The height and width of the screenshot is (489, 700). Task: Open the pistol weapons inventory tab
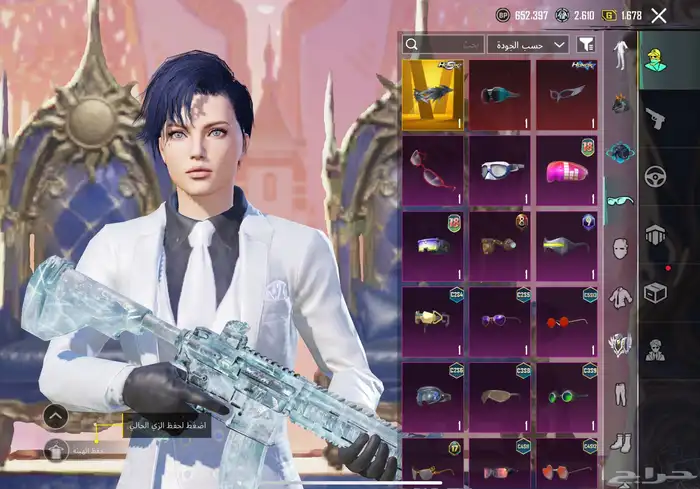(656, 119)
